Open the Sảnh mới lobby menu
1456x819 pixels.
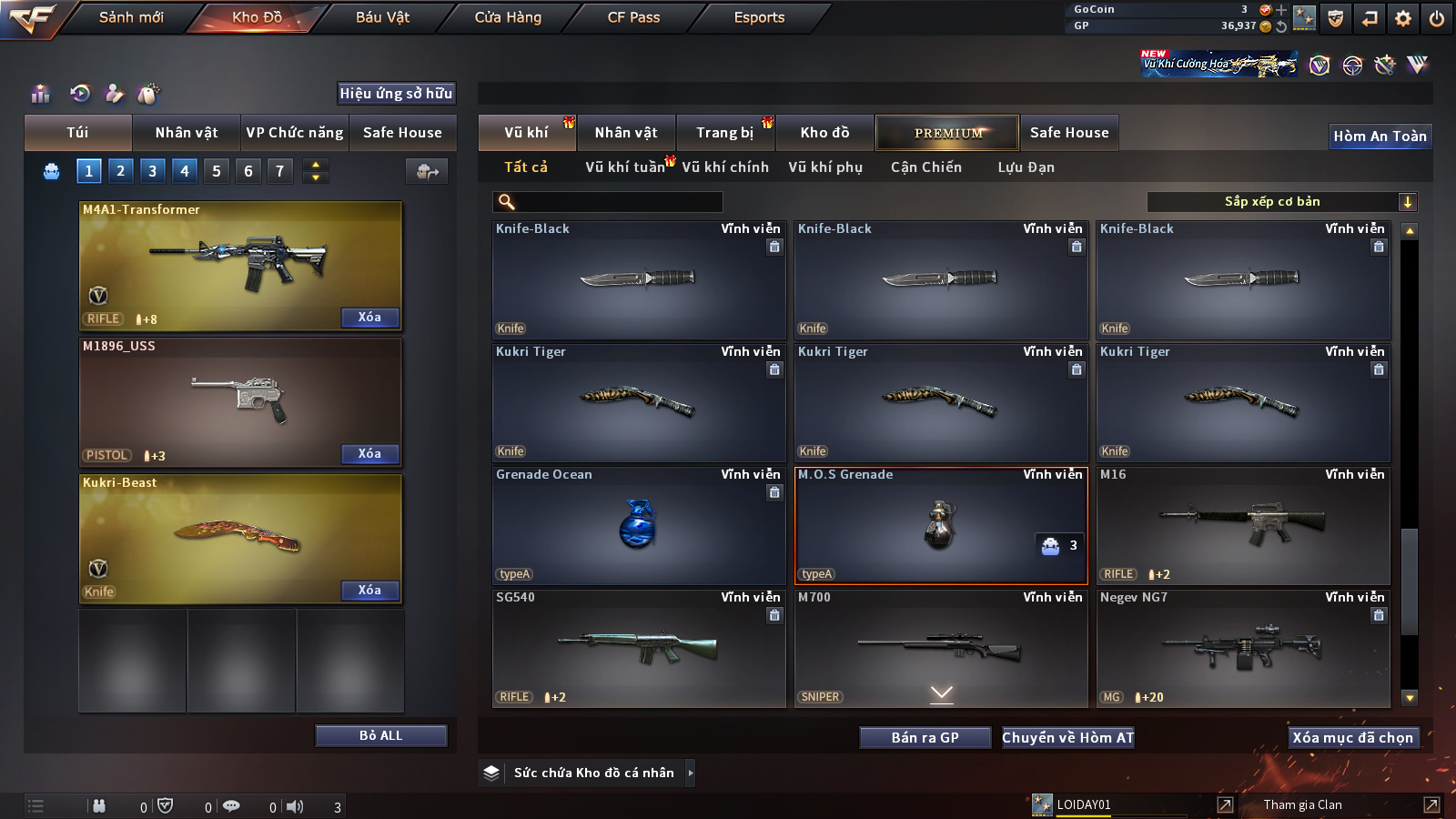131,17
